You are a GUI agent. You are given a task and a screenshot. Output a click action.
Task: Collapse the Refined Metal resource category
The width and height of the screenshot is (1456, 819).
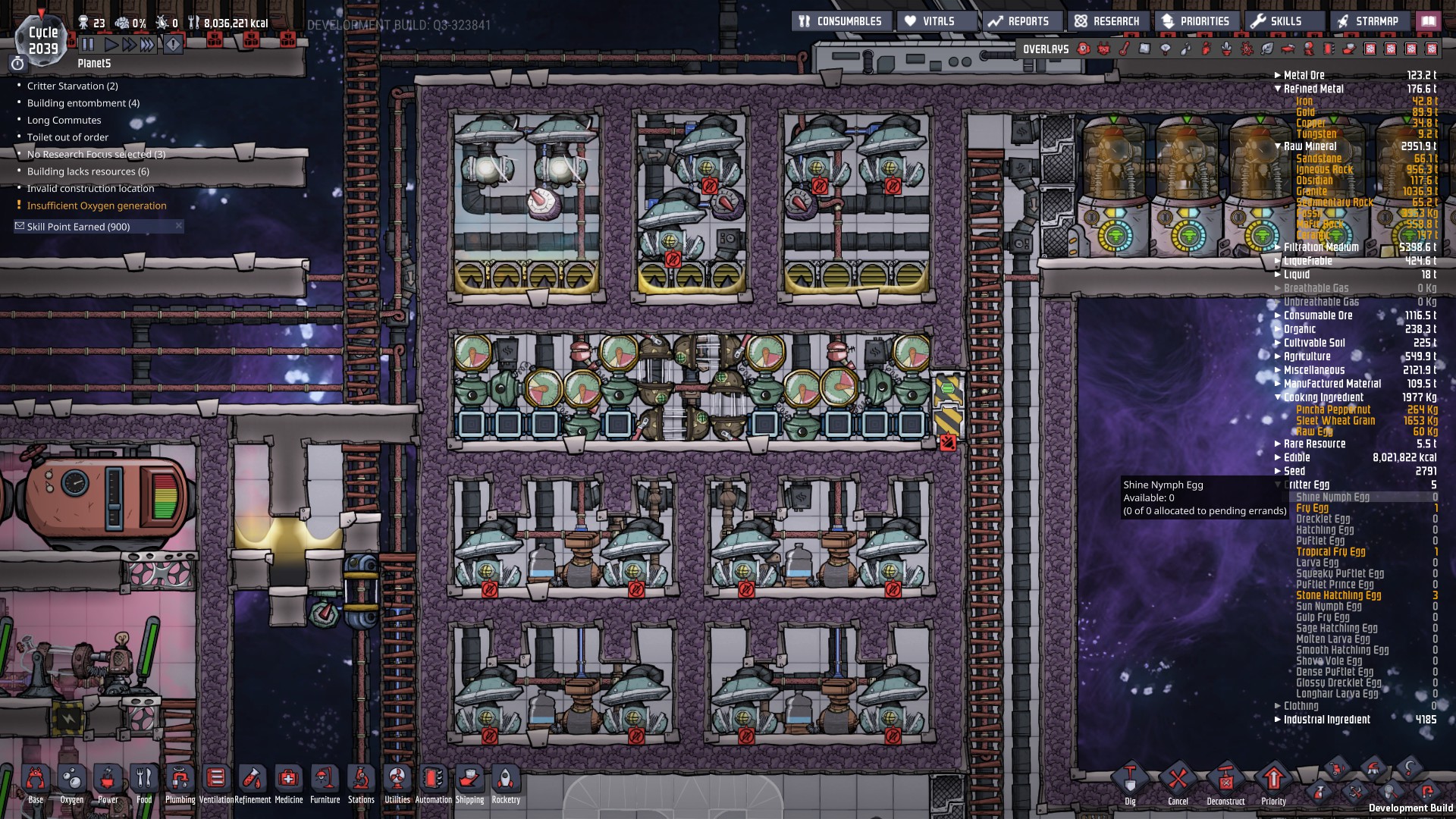[x=1279, y=89]
